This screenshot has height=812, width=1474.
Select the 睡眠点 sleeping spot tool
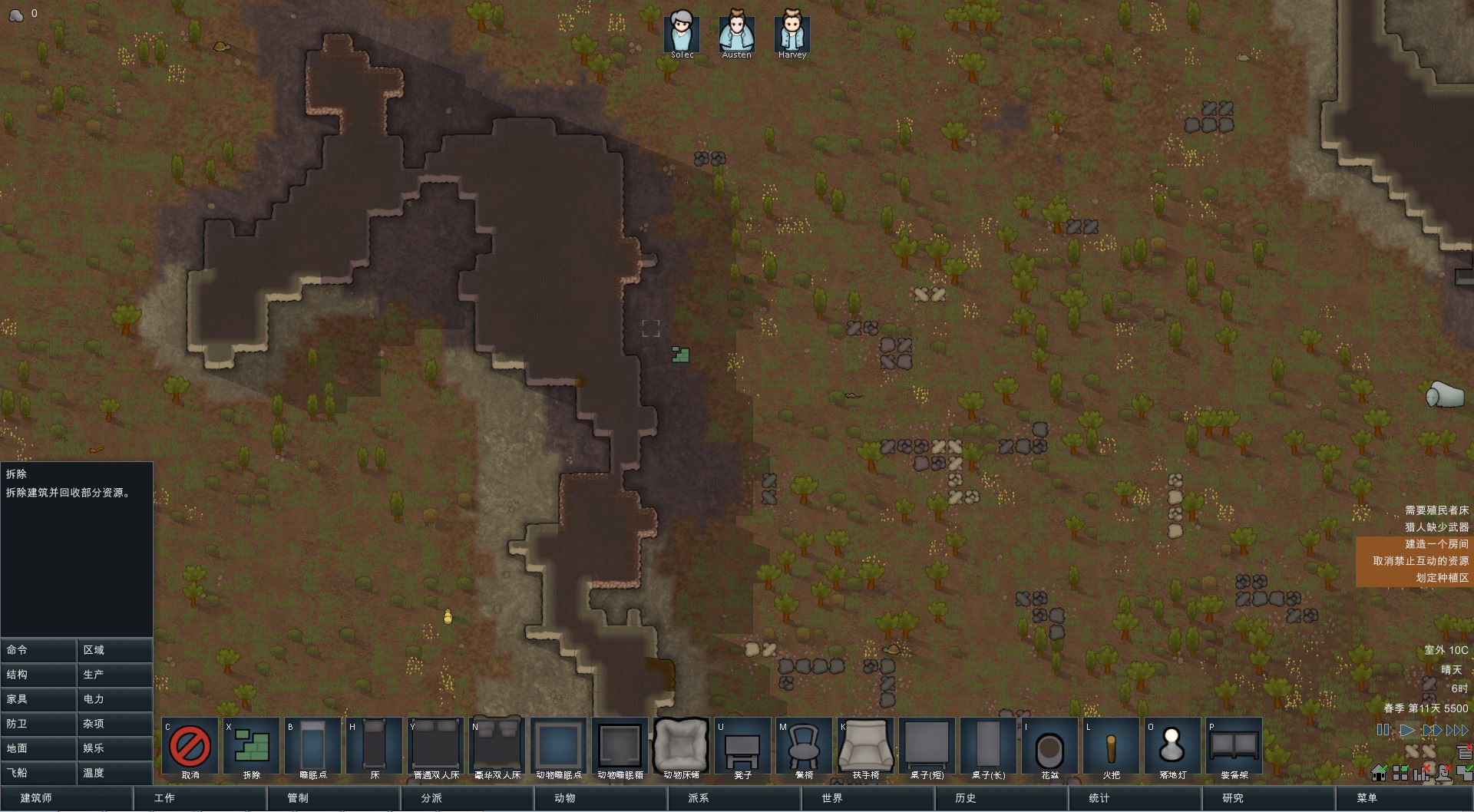[x=312, y=745]
